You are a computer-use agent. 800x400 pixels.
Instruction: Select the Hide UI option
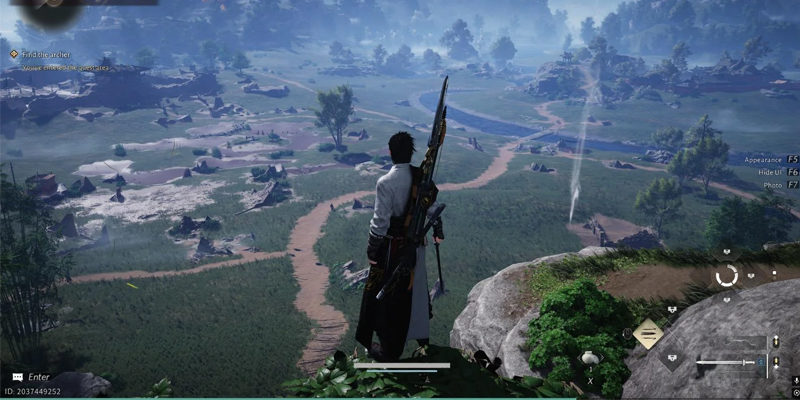tap(768, 172)
